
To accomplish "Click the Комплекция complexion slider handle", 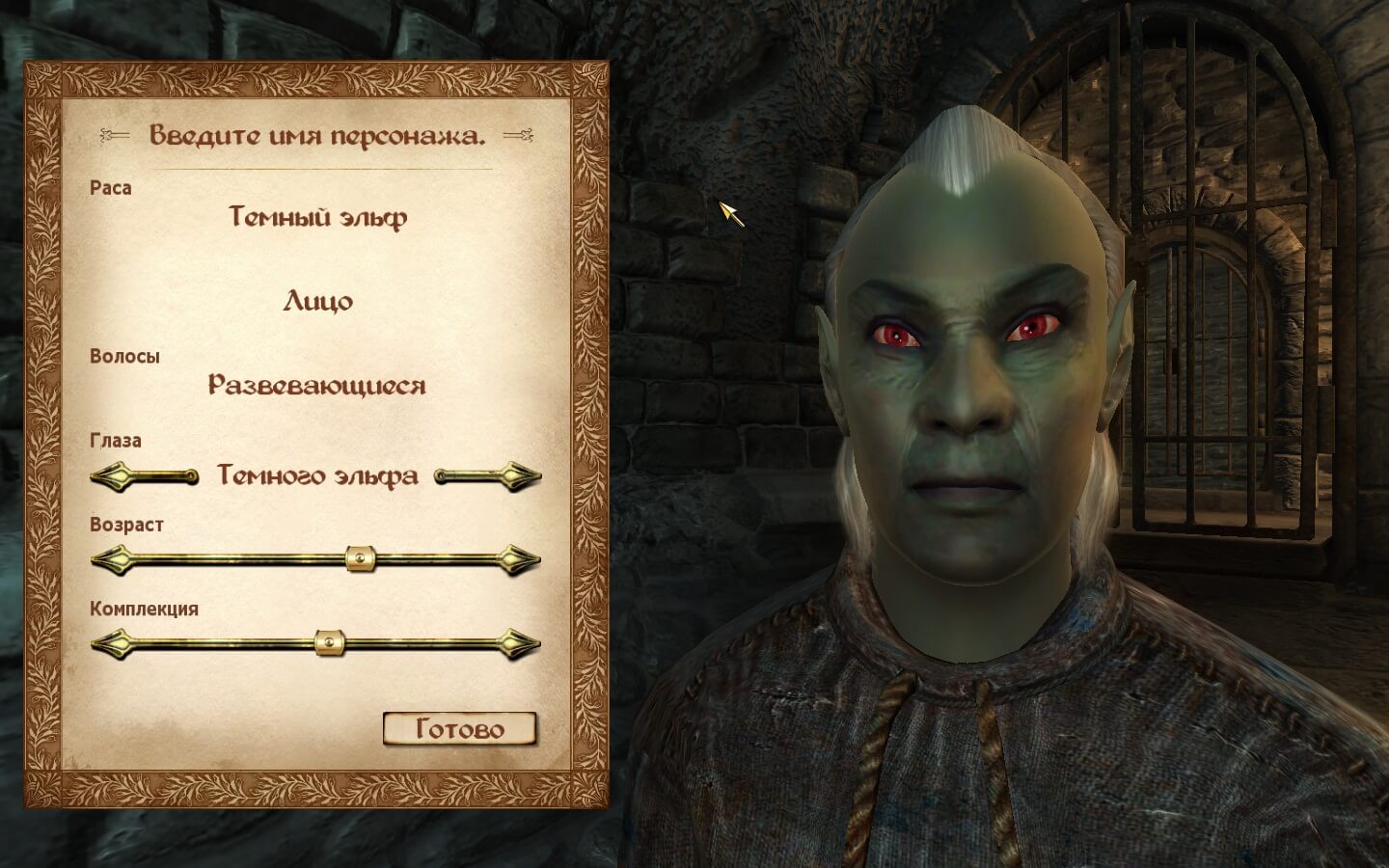I will tap(330, 642).
